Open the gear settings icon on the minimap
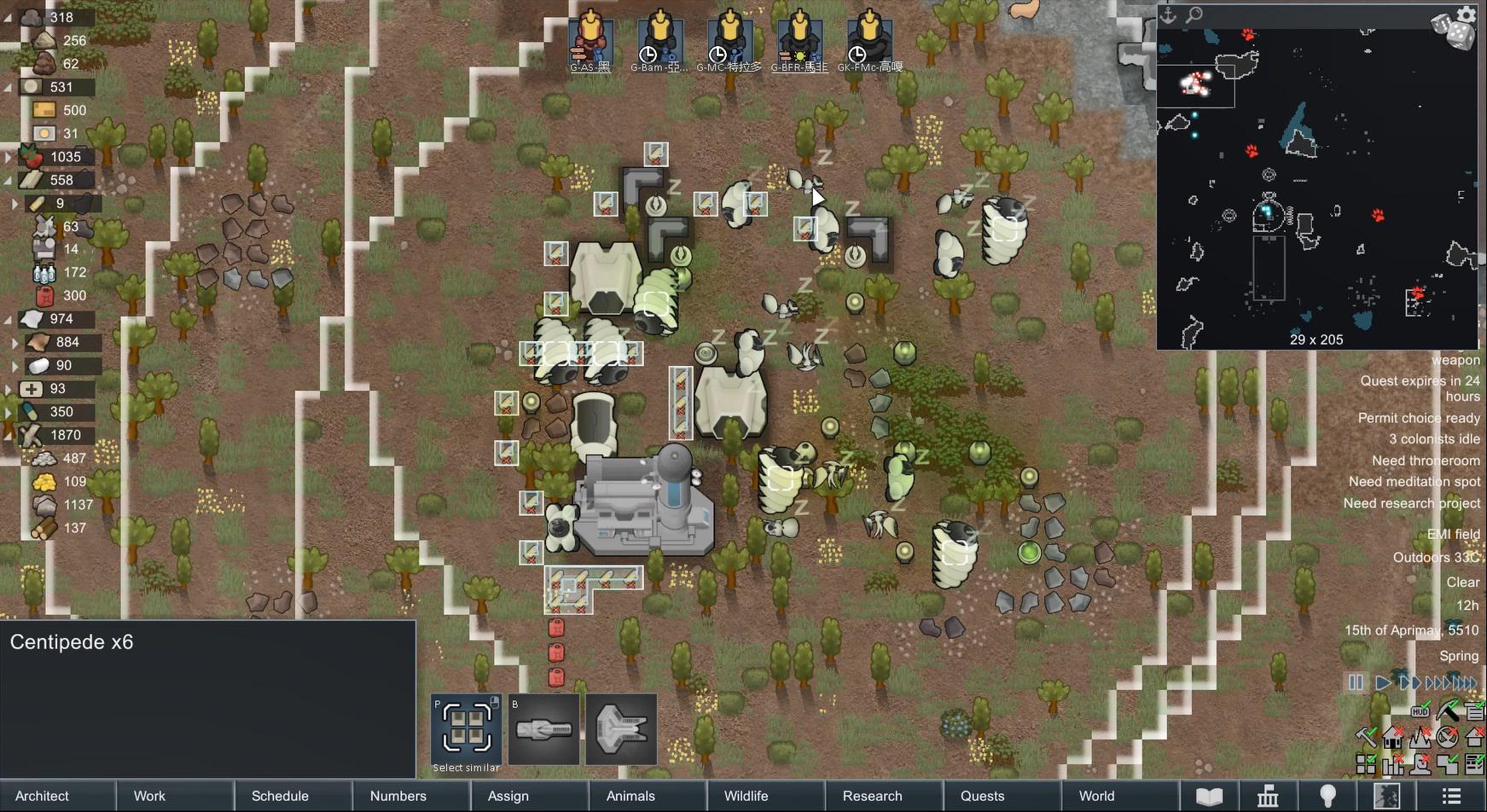Screen dimensions: 1487x812 pyautogui.click(x=1466, y=14)
